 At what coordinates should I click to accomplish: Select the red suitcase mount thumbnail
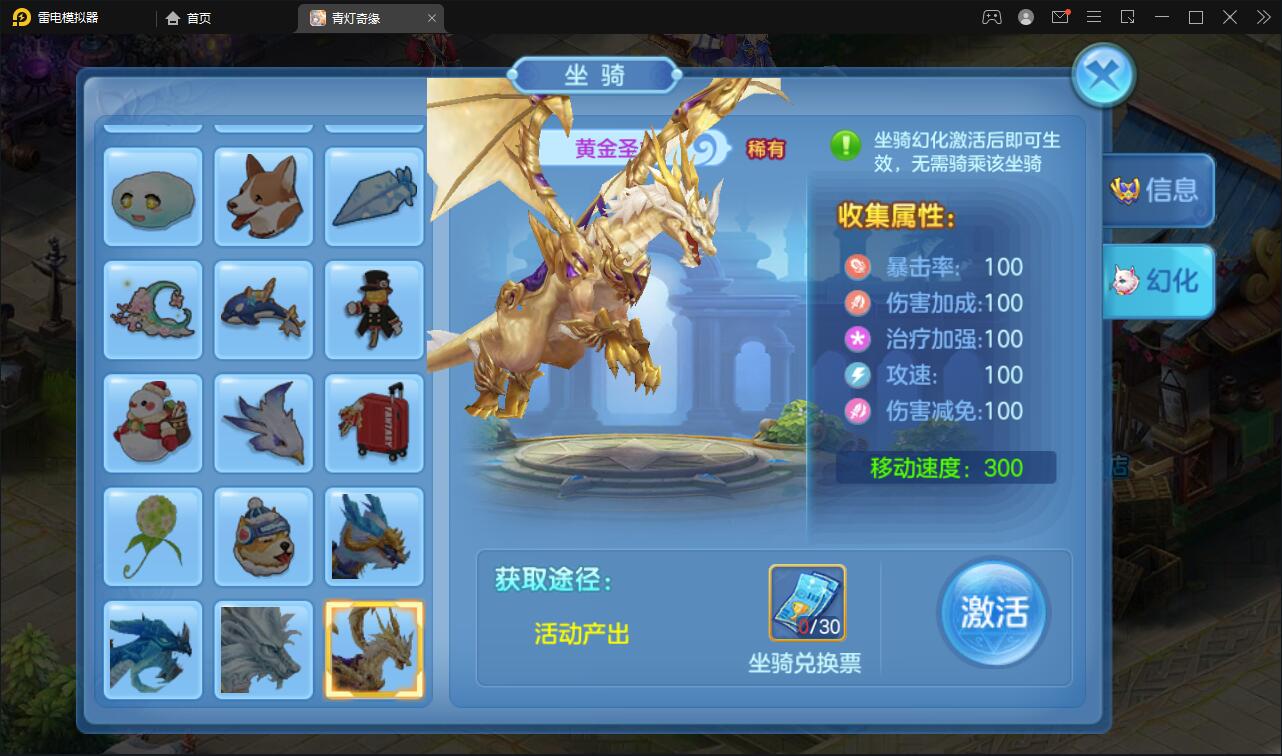(374, 423)
